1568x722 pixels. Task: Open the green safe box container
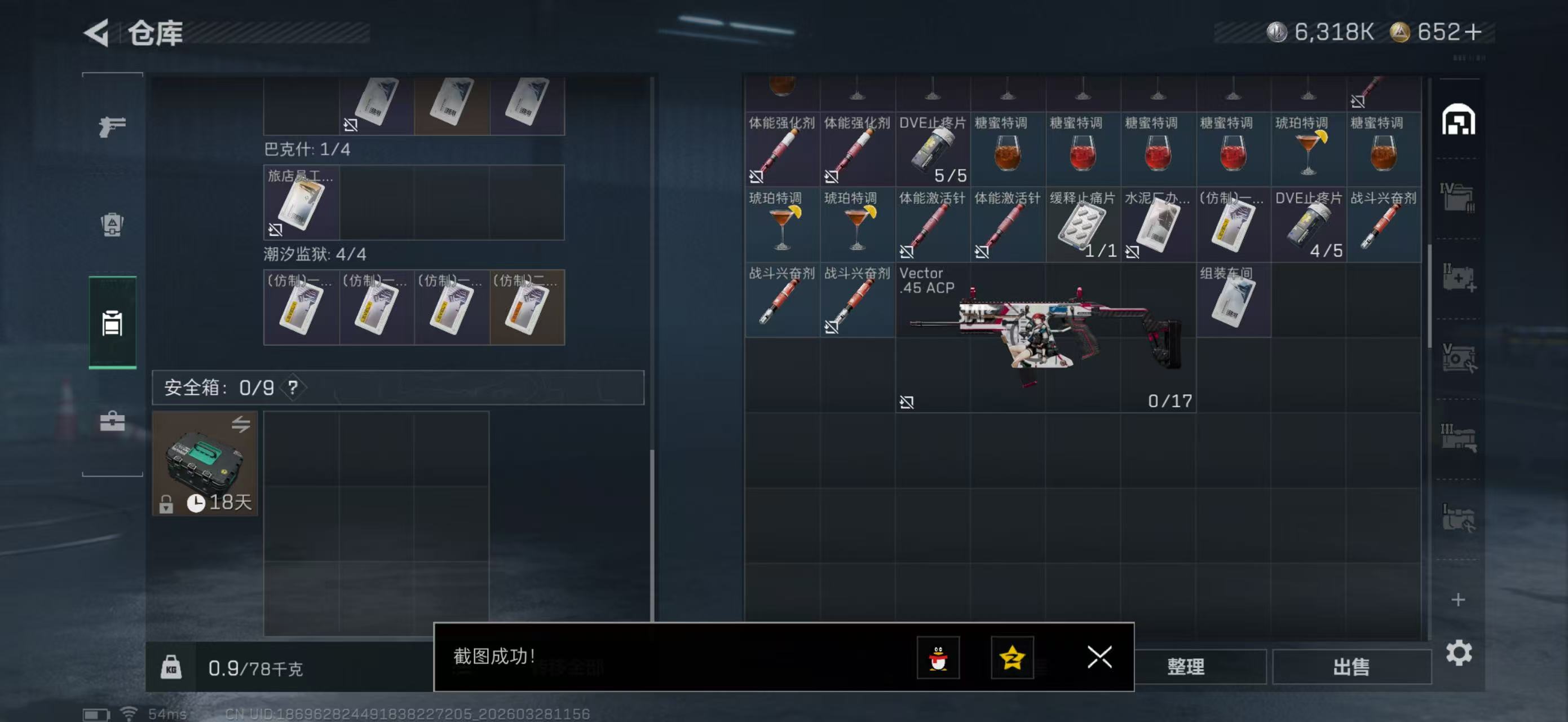205,463
